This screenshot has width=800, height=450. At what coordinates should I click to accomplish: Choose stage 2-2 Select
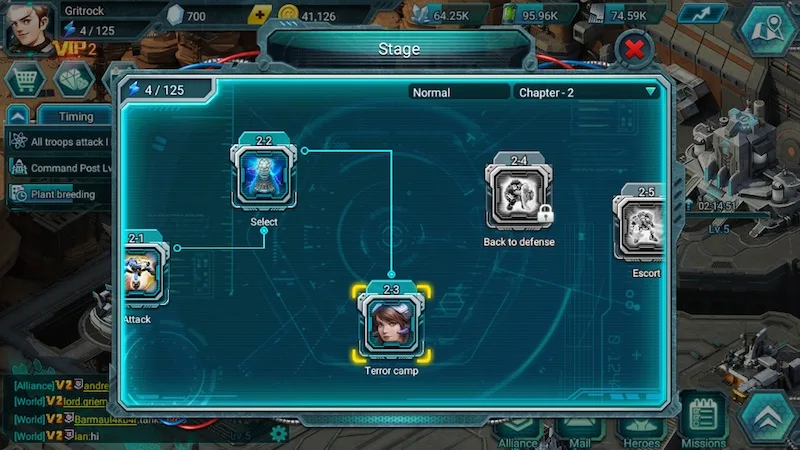(263, 175)
